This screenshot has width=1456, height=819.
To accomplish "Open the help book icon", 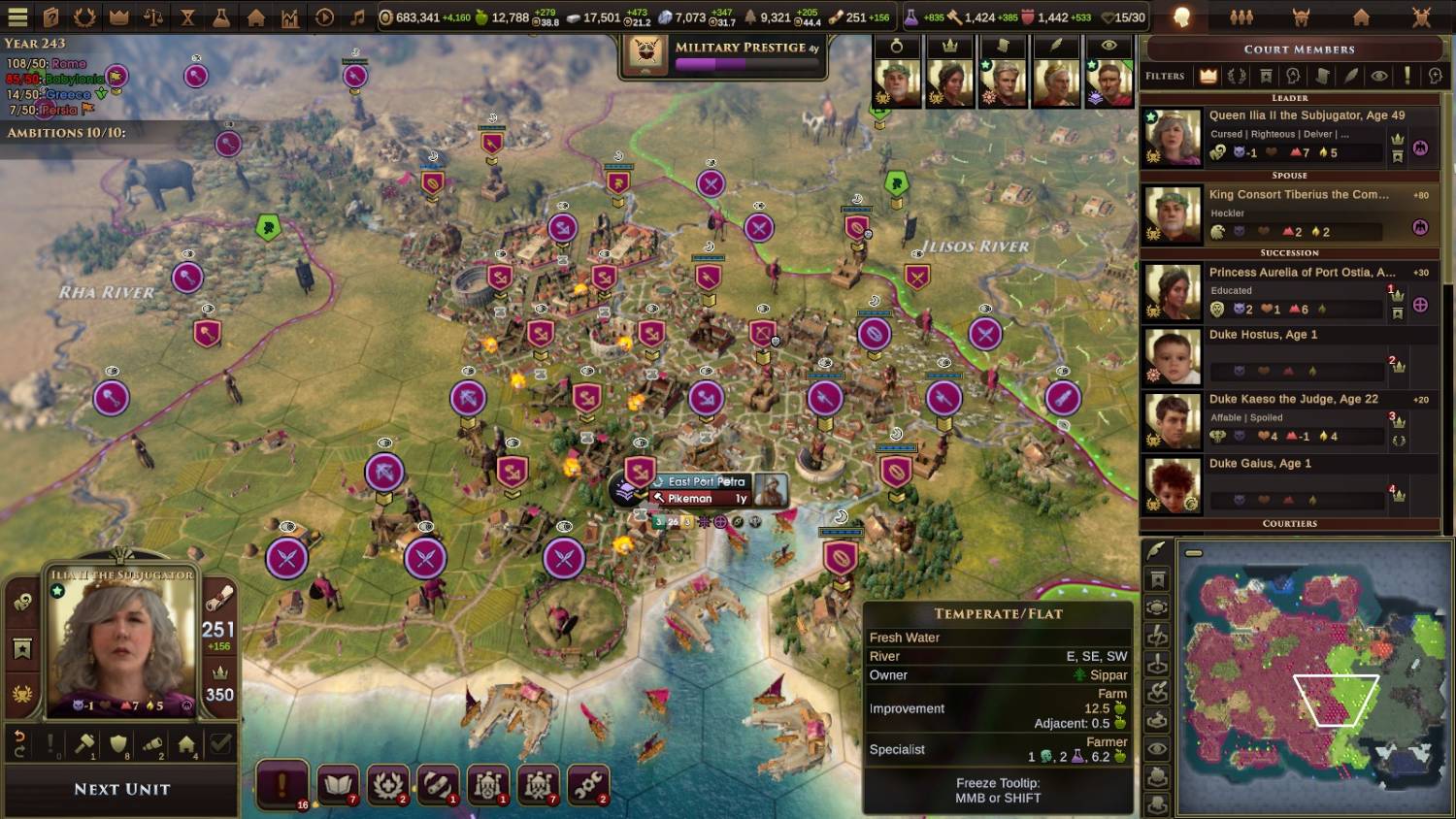I will (51, 16).
